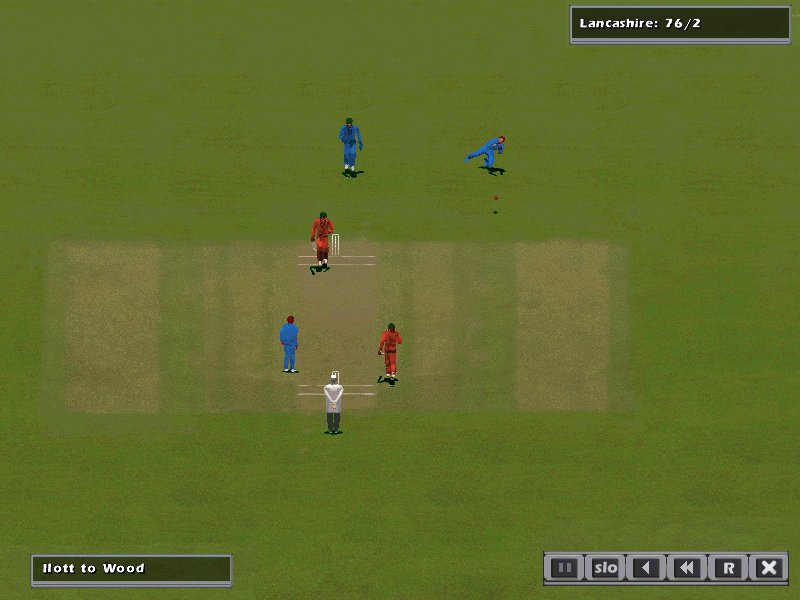Image resolution: width=800 pixels, height=600 pixels.
Task: Click the R replay button
Action: (x=728, y=568)
